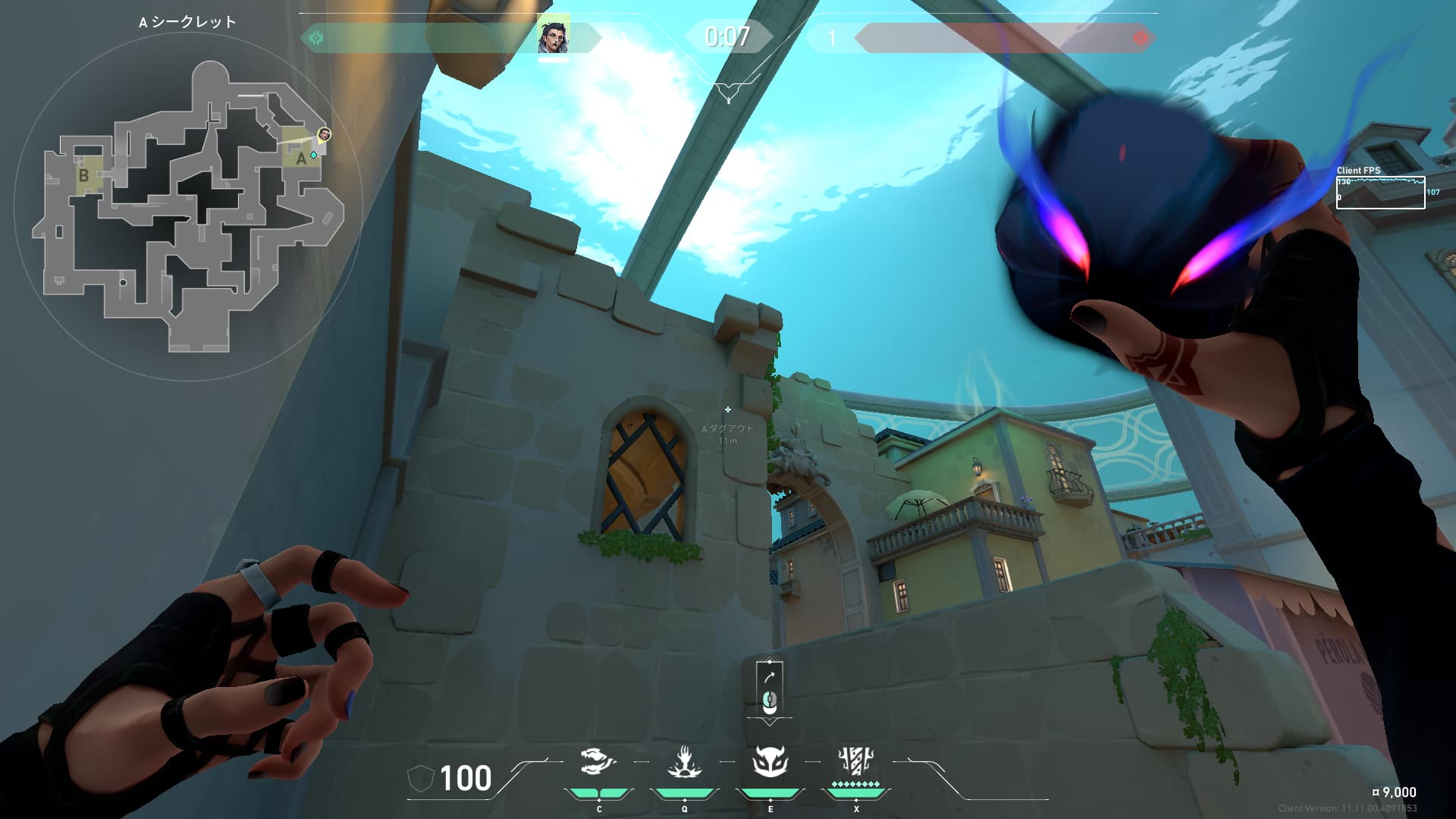Select the A site marker on the minimap
Viewport: 1456px width, 819px height.
[301, 158]
